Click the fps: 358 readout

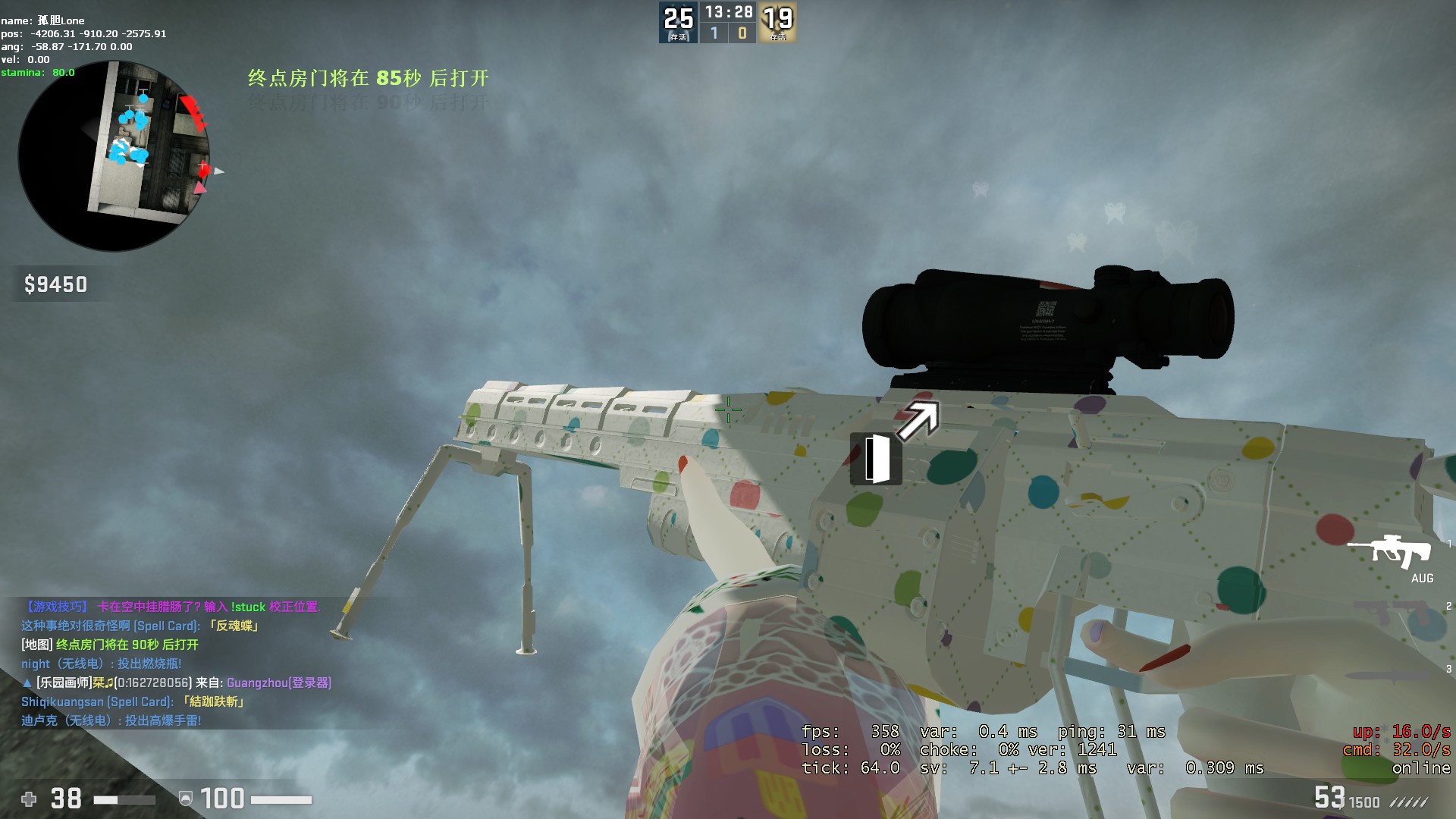click(x=849, y=732)
